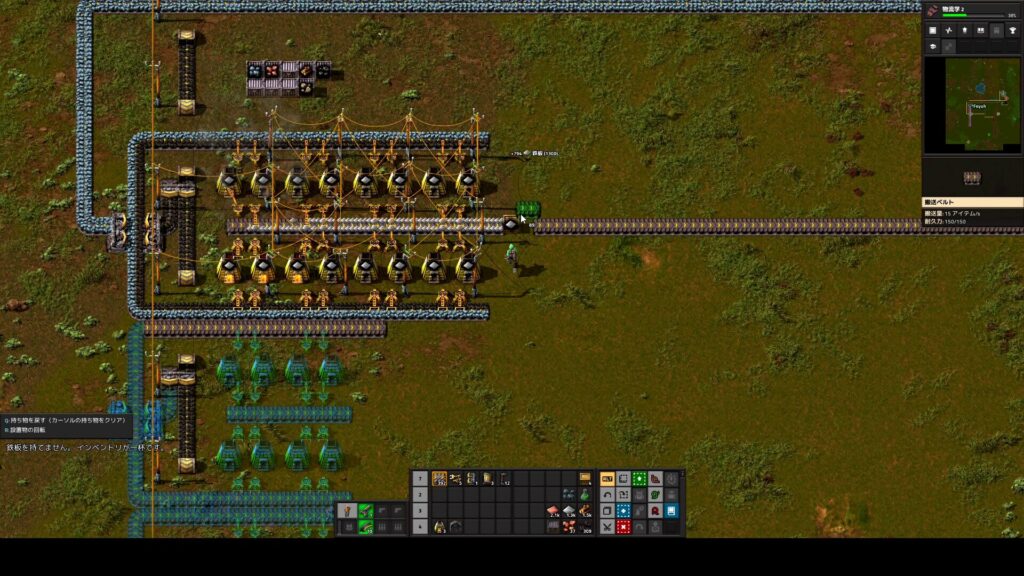Select the red deconstruction planner shortcut
Image resolution: width=1024 pixels, height=576 pixels.
[623, 526]
